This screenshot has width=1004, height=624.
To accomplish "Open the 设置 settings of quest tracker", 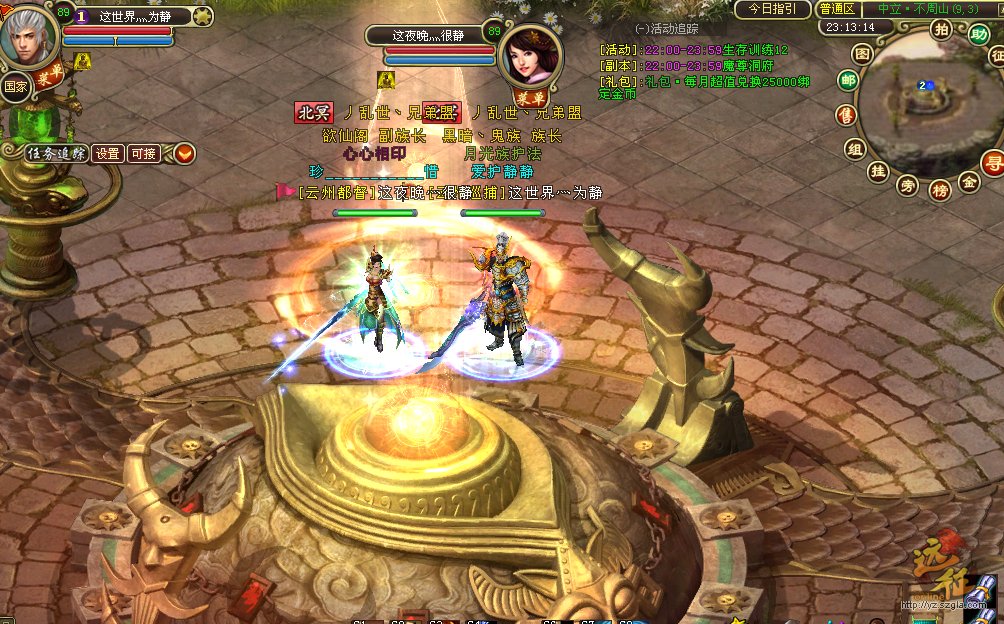I will click(108, 153).
